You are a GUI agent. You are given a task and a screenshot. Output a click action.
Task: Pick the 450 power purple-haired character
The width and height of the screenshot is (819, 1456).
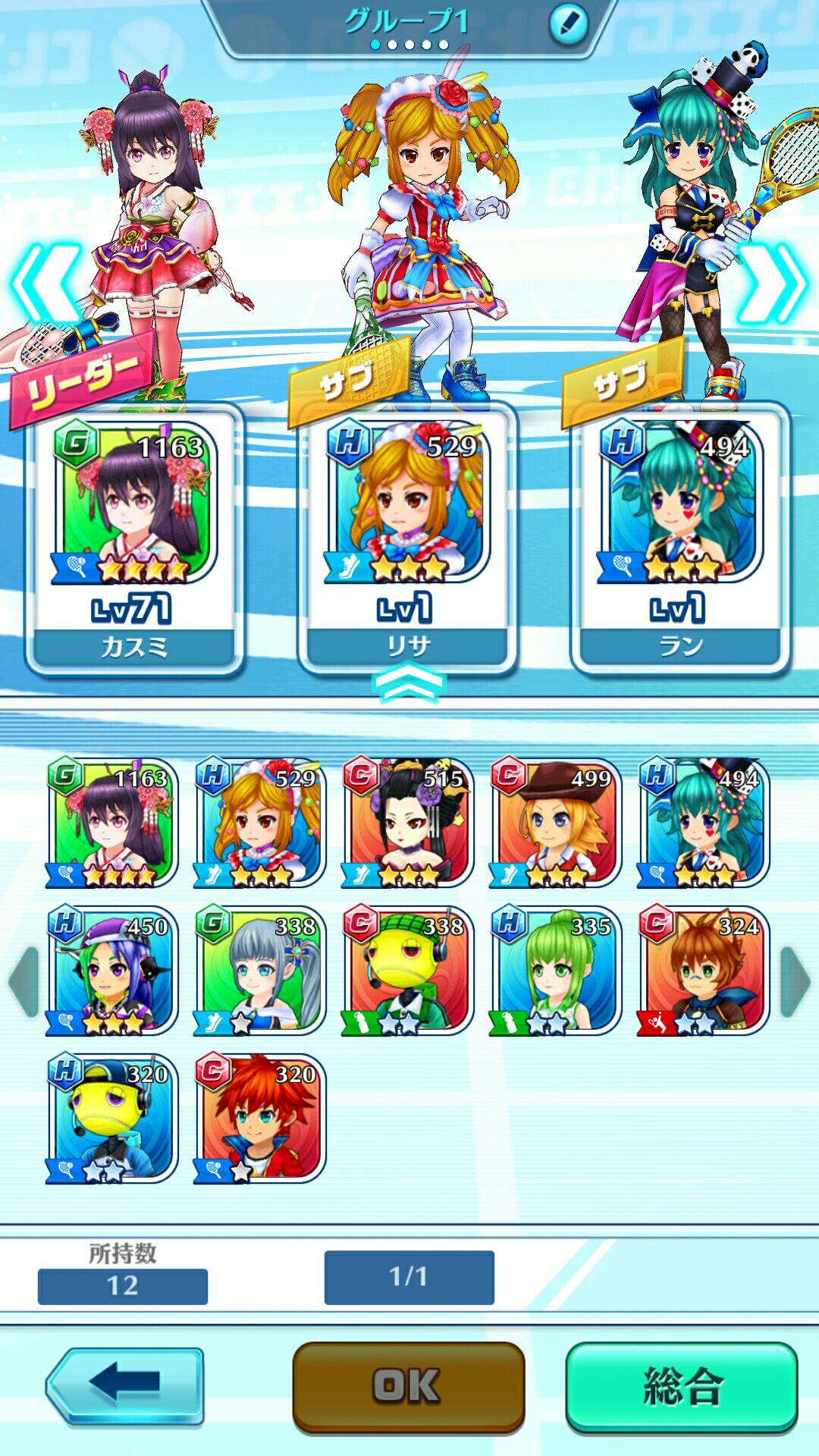coord(111,971)
